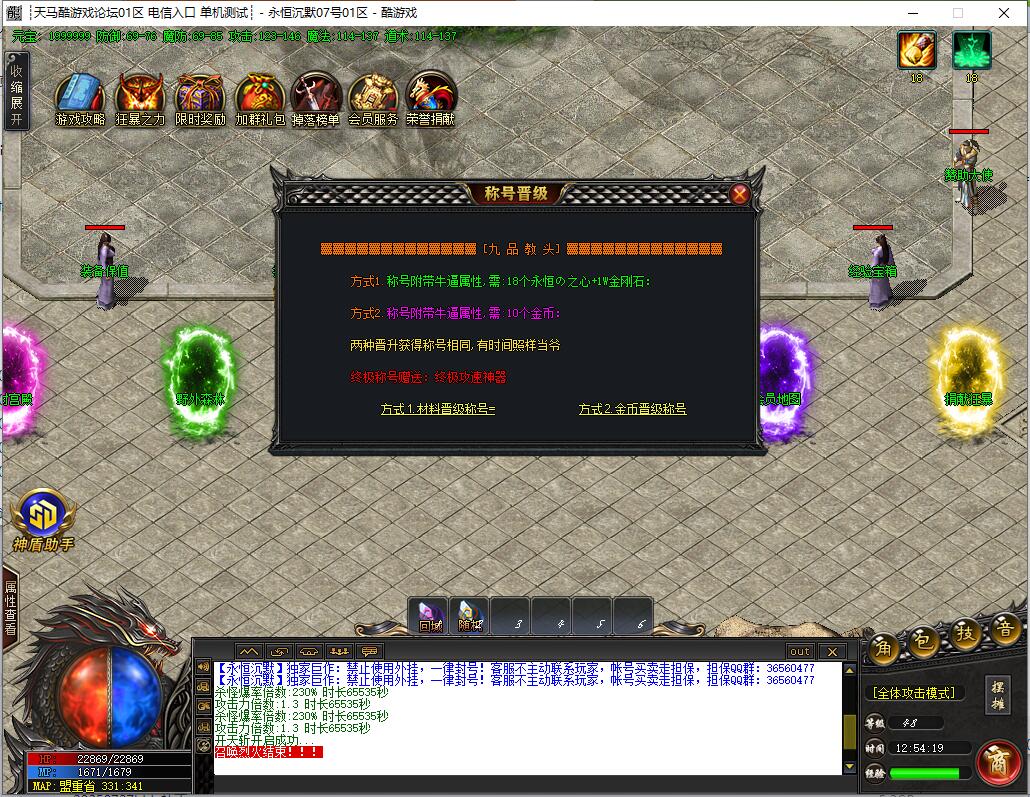Image resolution: width=1030 pixels, height=797 pixels.
Task: Show the 掉落榜单 drop list
Action: coord(316,98)
